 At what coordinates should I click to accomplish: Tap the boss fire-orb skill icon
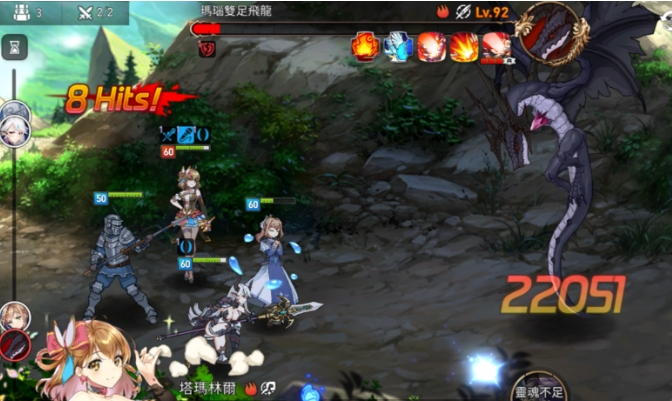point(365,46)
